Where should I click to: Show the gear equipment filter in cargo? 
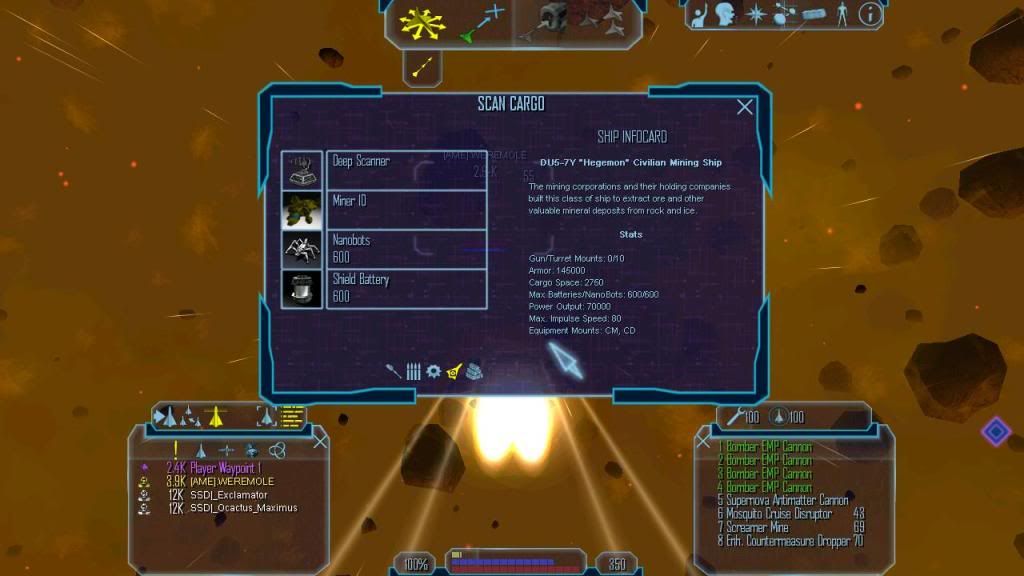tap(433, 371)
